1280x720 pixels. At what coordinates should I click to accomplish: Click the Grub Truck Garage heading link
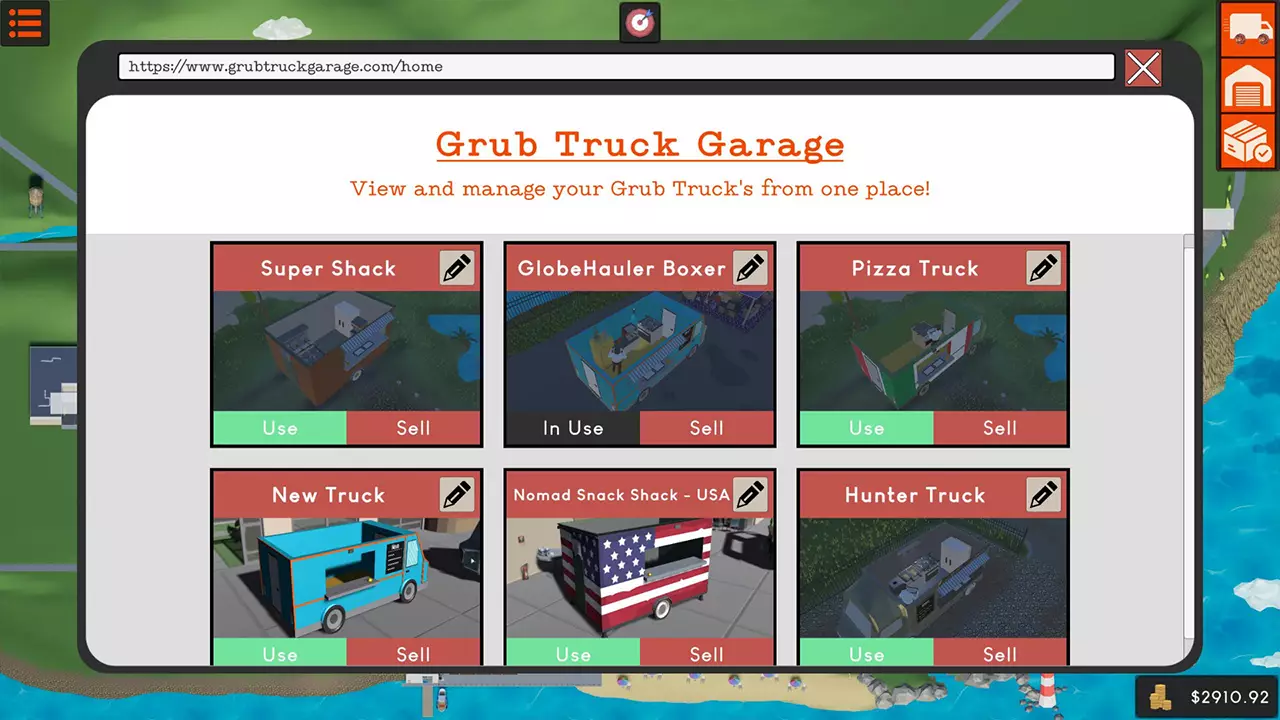(x=639, y=144)
